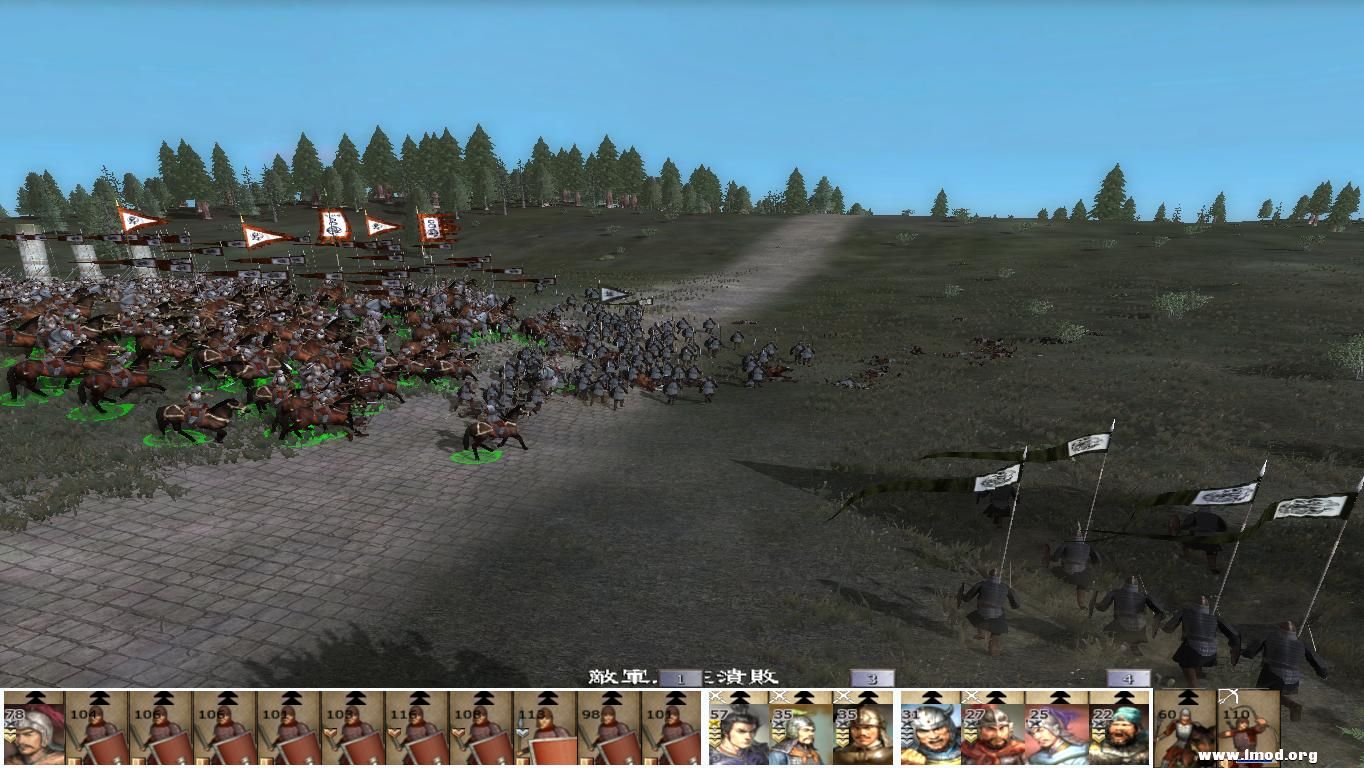1364x768 pixels.
Task: Switch to army group tab labeled 3
Action: 870,677
